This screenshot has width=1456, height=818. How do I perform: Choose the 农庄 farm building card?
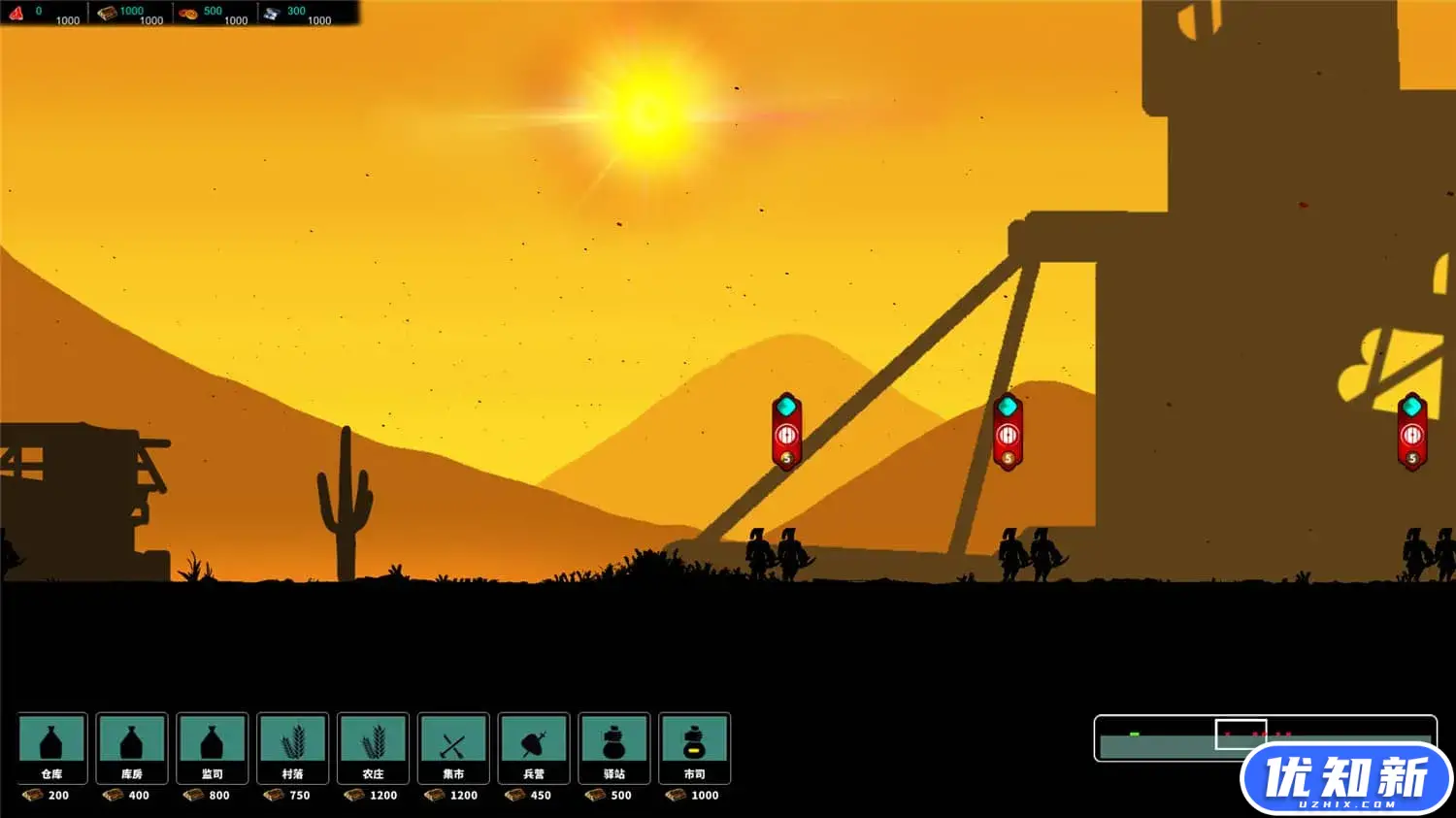[x=373, y=747]
